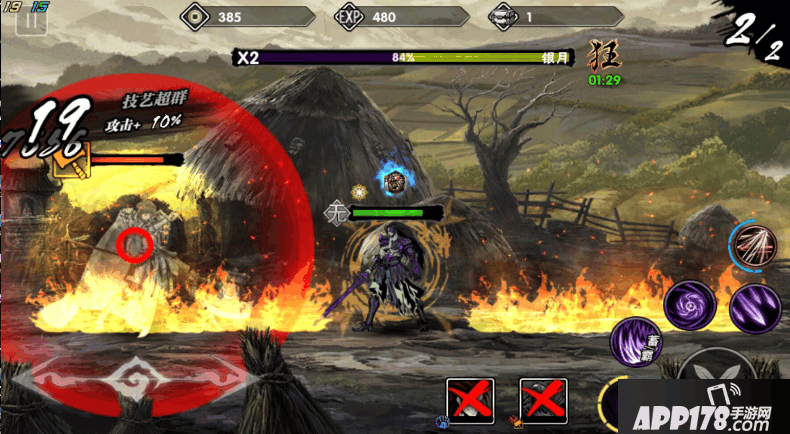The height and width of the screenshot is (434, 790).
Task: Select the second crossed-out character portrait
Action: 543,401
